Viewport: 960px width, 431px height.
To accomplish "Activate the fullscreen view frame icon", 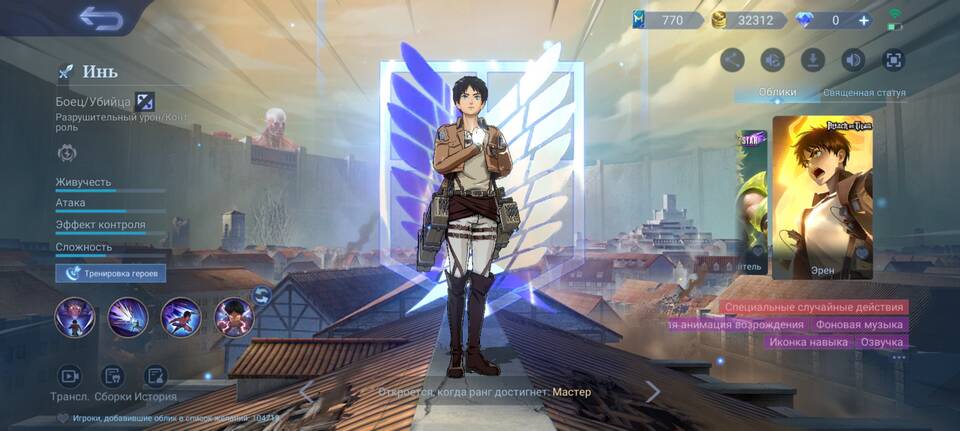I will [x=892, y=60].
